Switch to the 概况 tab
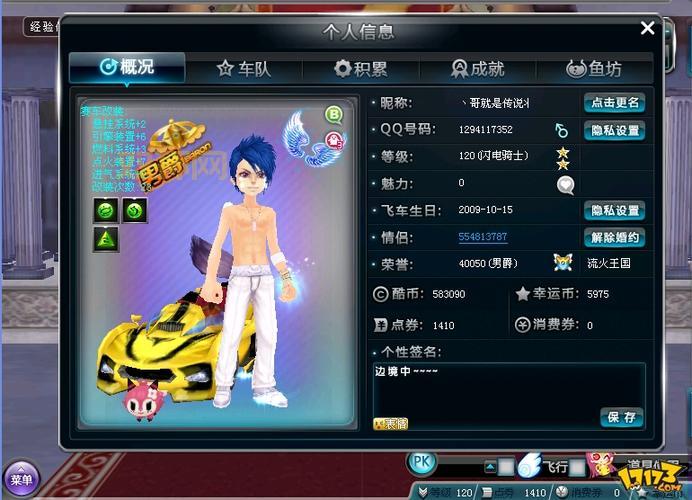Viewport: 692px width, 500px height. click(127, 68)
